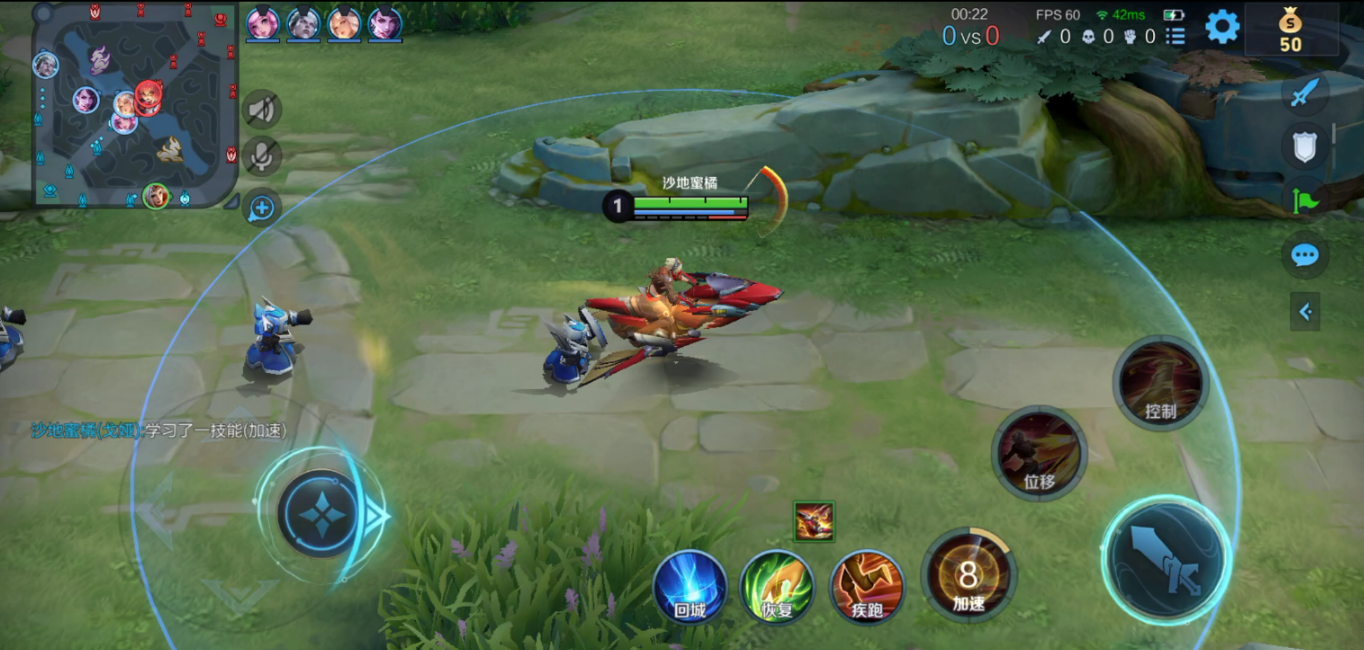Collapse the side panel with the arrow
The image size is (1364, 650).
tap(1304, 312)
